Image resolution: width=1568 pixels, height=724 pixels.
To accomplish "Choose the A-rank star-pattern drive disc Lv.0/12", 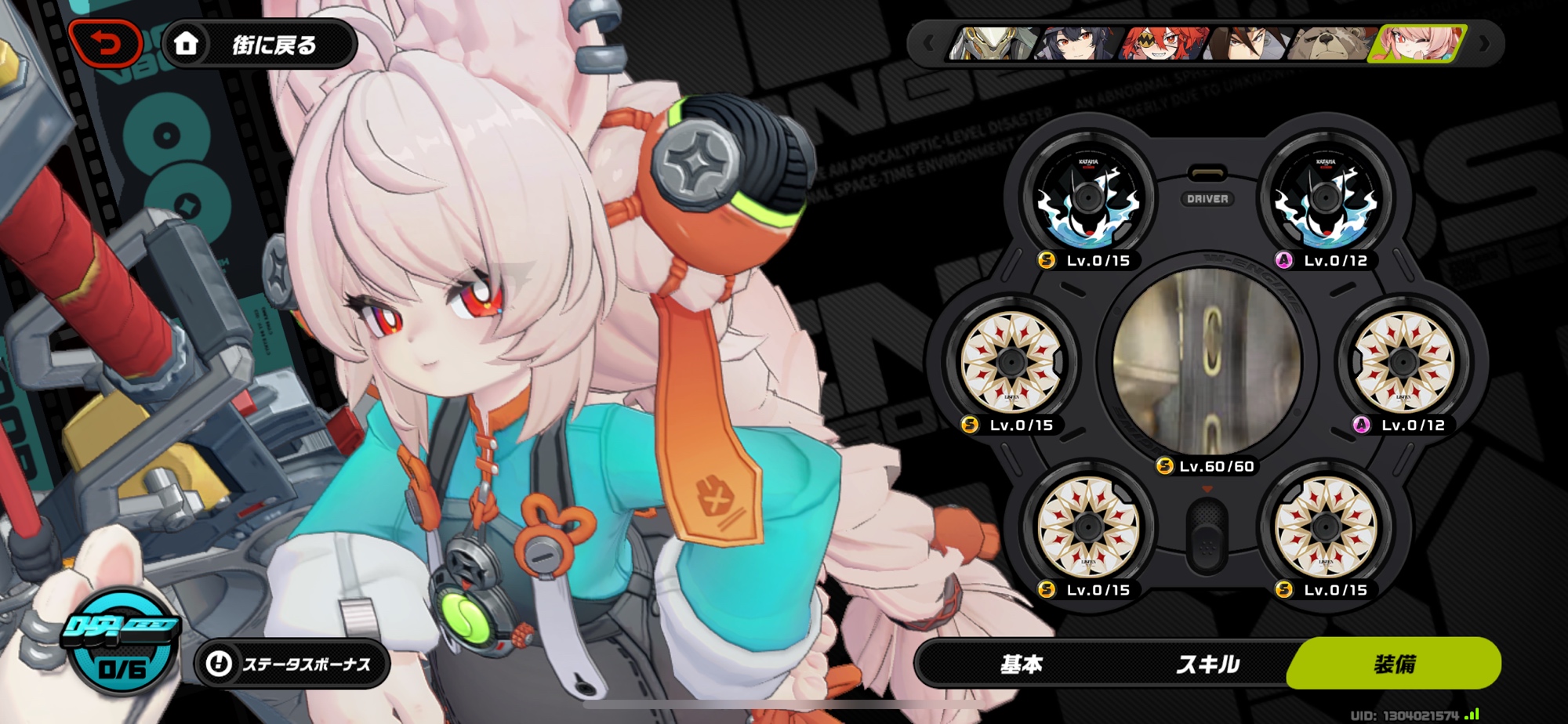I will click(1403, 363).
